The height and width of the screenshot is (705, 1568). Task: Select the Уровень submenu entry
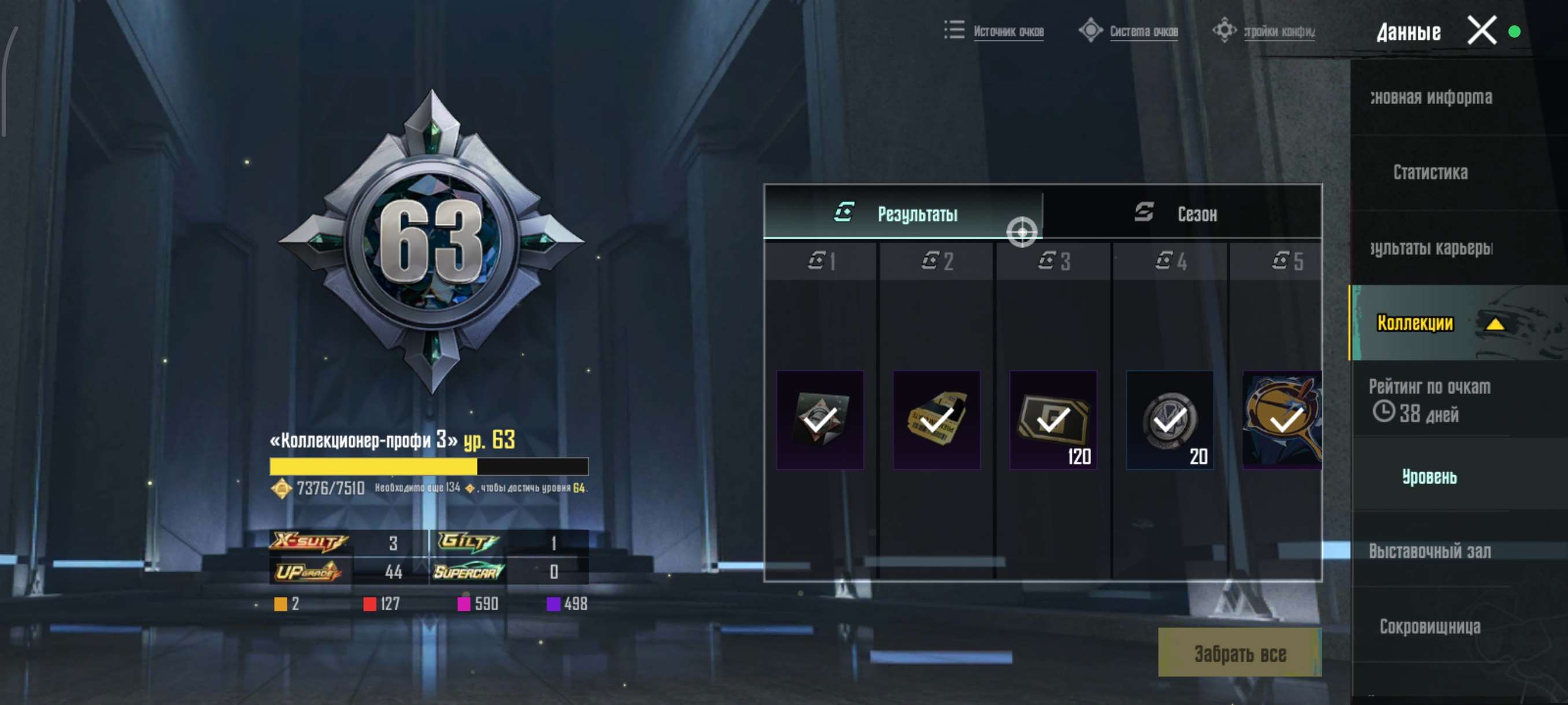point(1429,476)
